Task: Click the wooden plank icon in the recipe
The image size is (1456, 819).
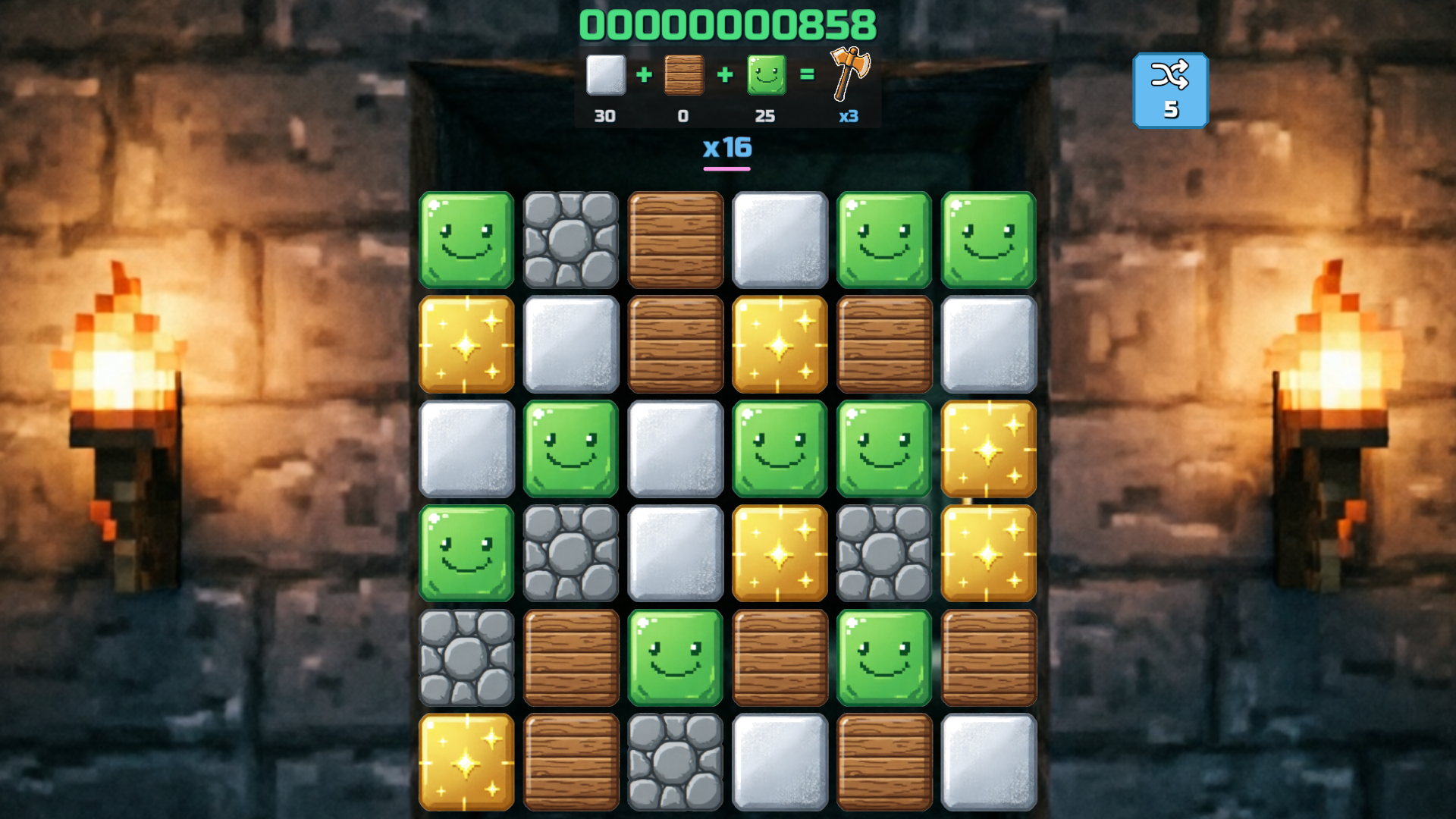Action: tap(683, 76)
